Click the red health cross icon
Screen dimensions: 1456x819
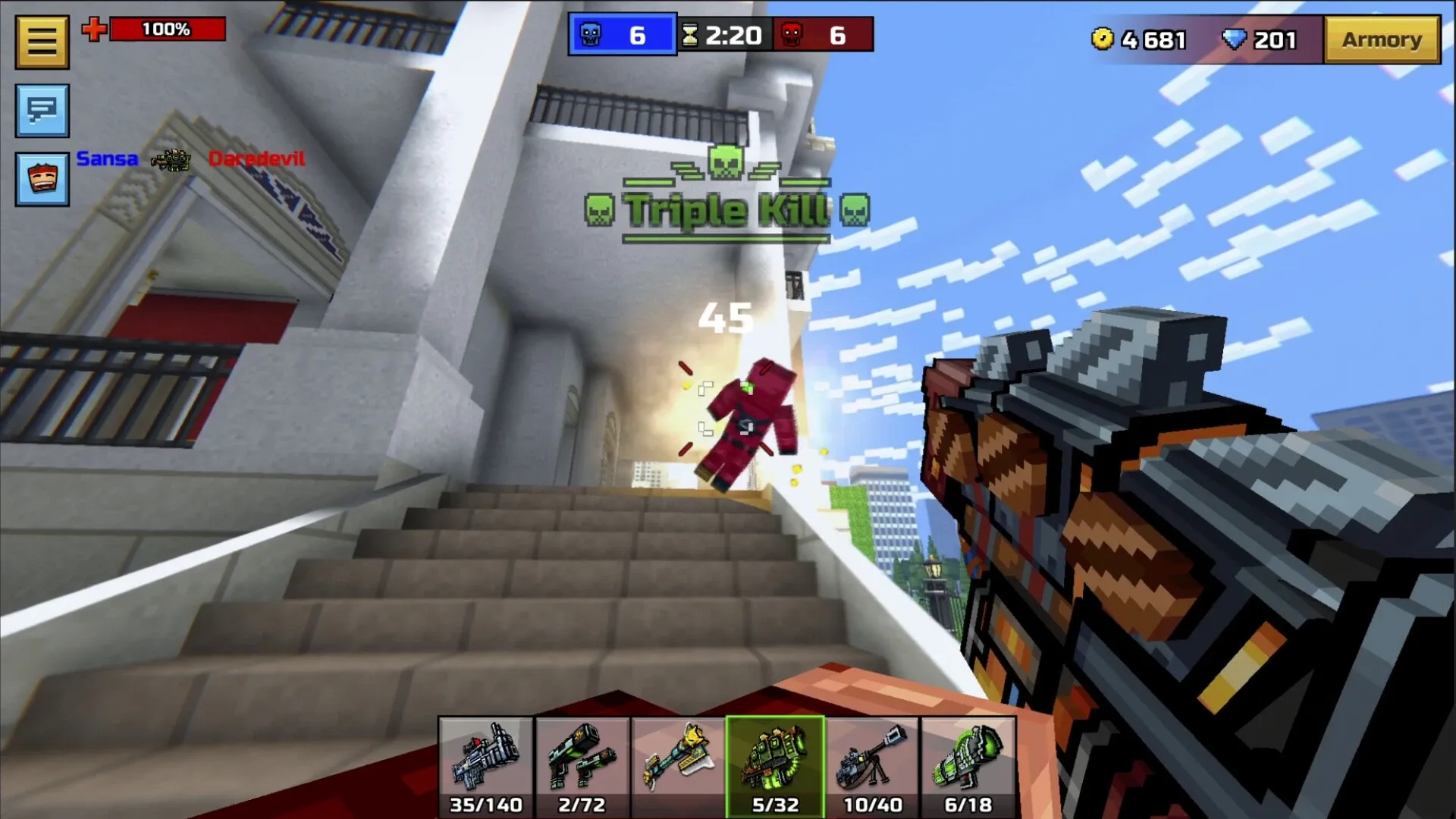pyautogui.click(x=93, y=30)
